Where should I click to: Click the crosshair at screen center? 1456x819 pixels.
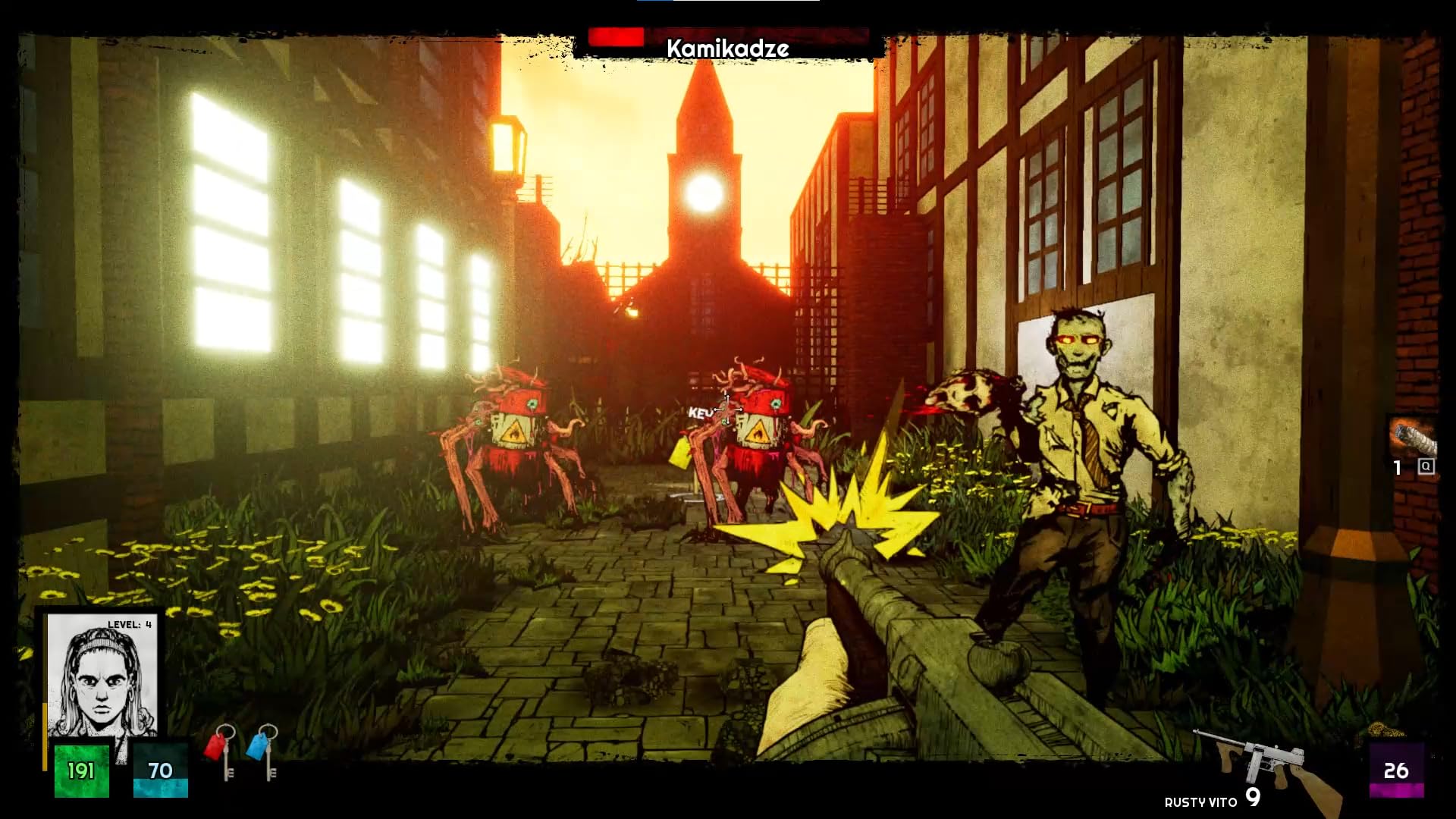[726, 409]
